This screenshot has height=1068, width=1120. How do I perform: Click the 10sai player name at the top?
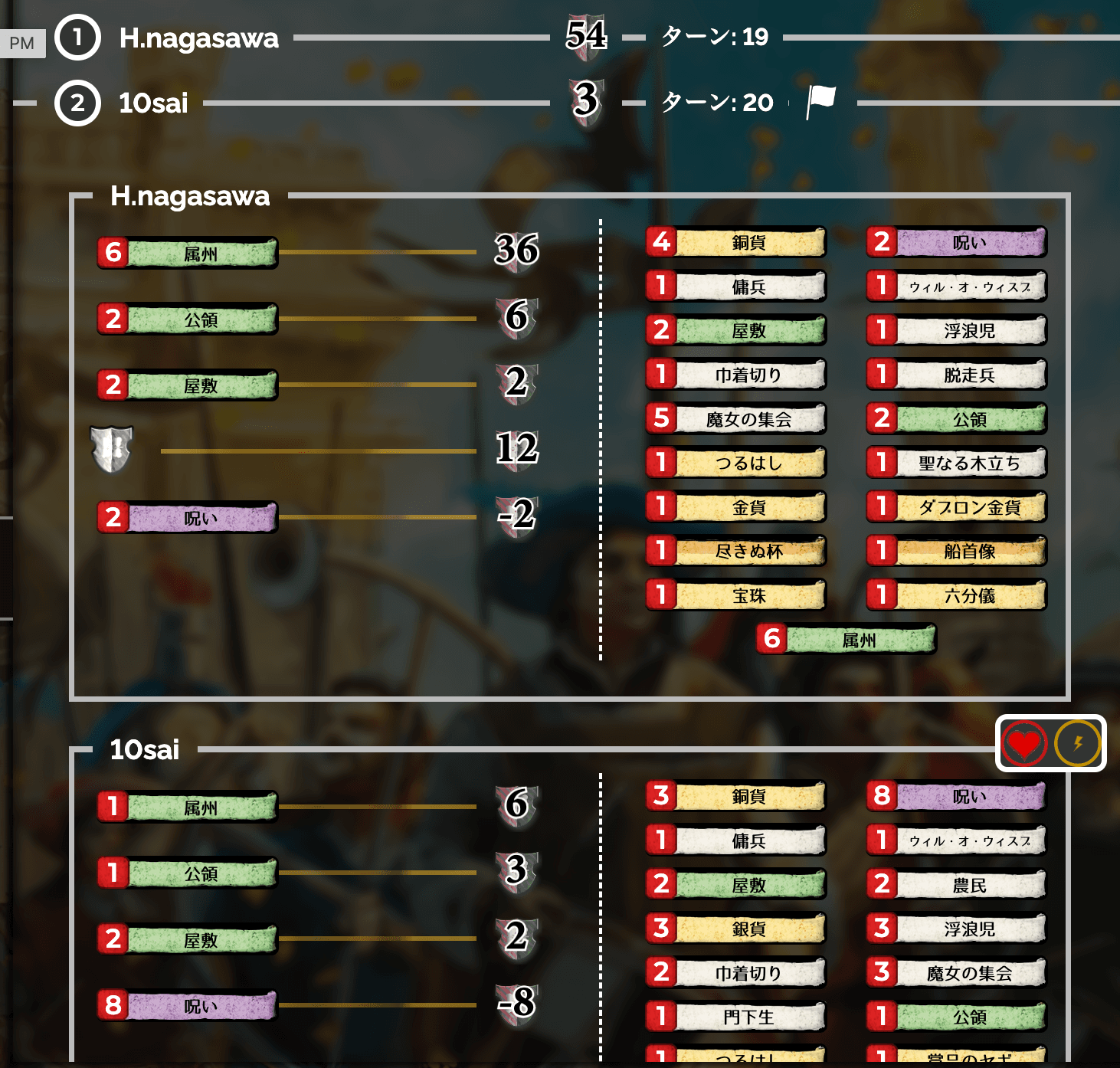(153, 103)
